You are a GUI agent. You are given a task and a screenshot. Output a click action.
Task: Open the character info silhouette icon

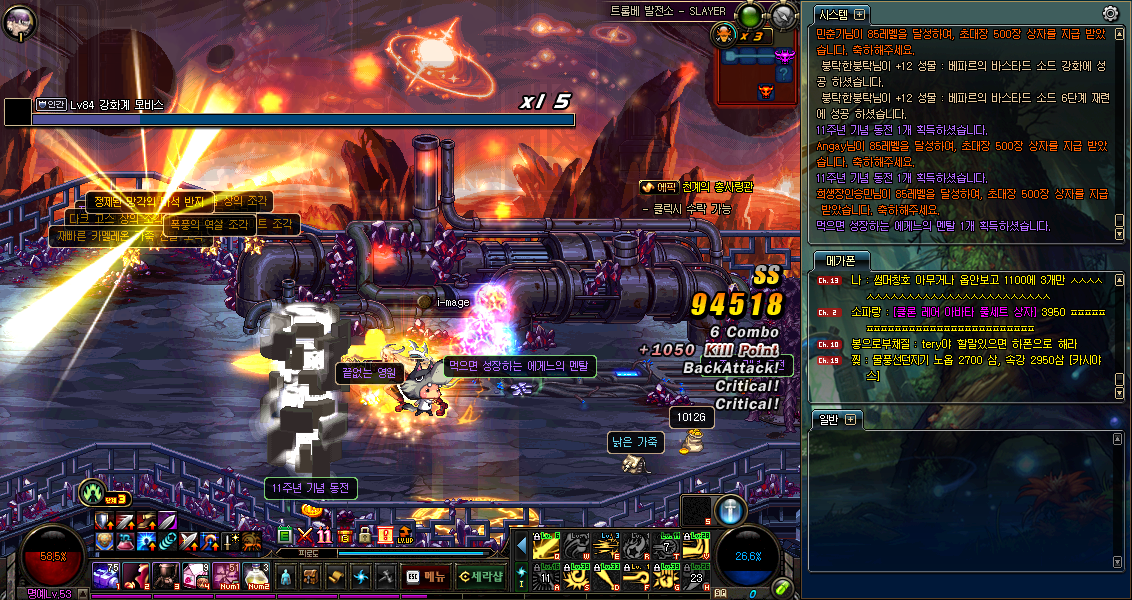[x=287, y=576]
